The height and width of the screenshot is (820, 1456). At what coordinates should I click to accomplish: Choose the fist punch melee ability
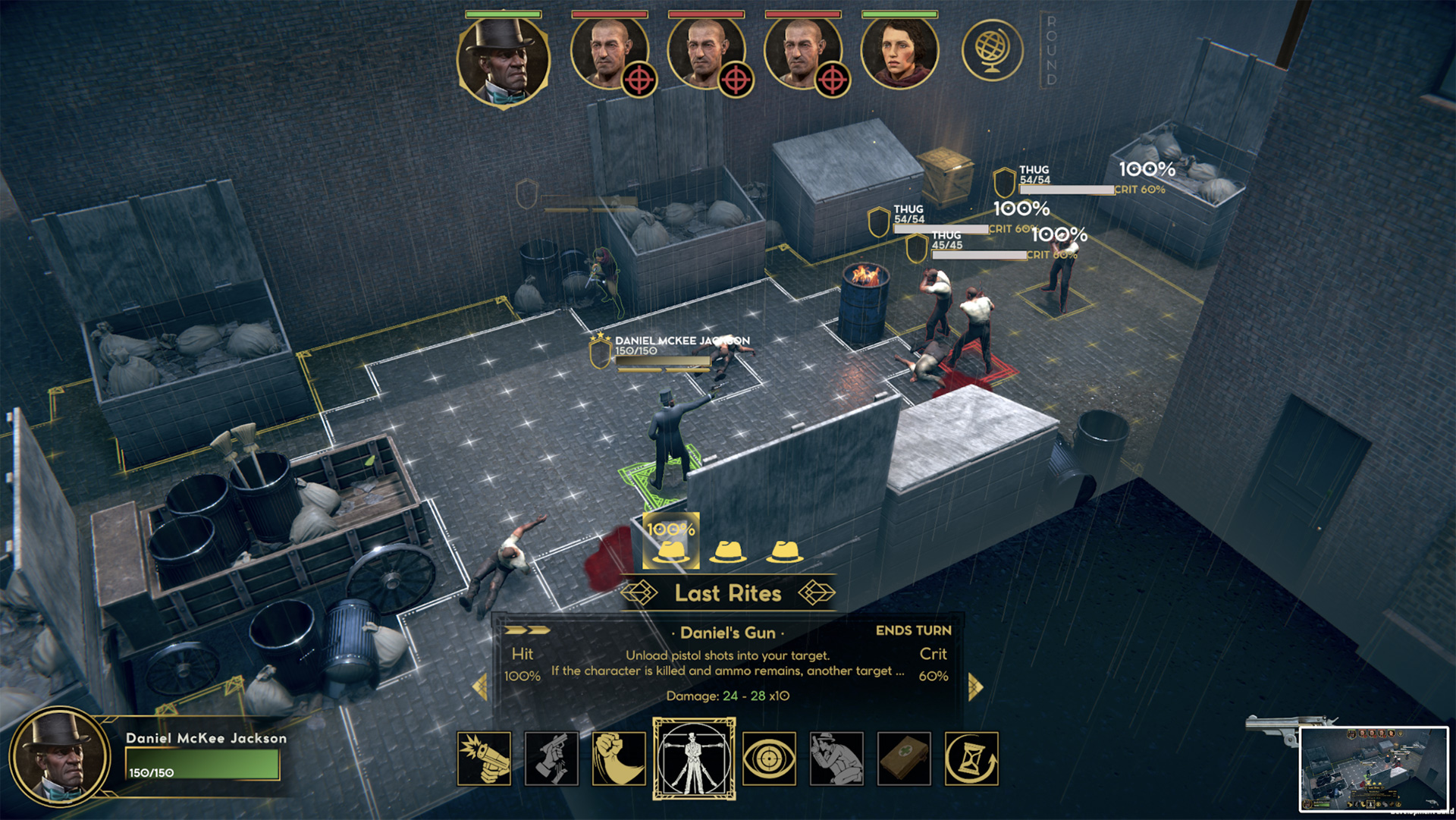618,758
